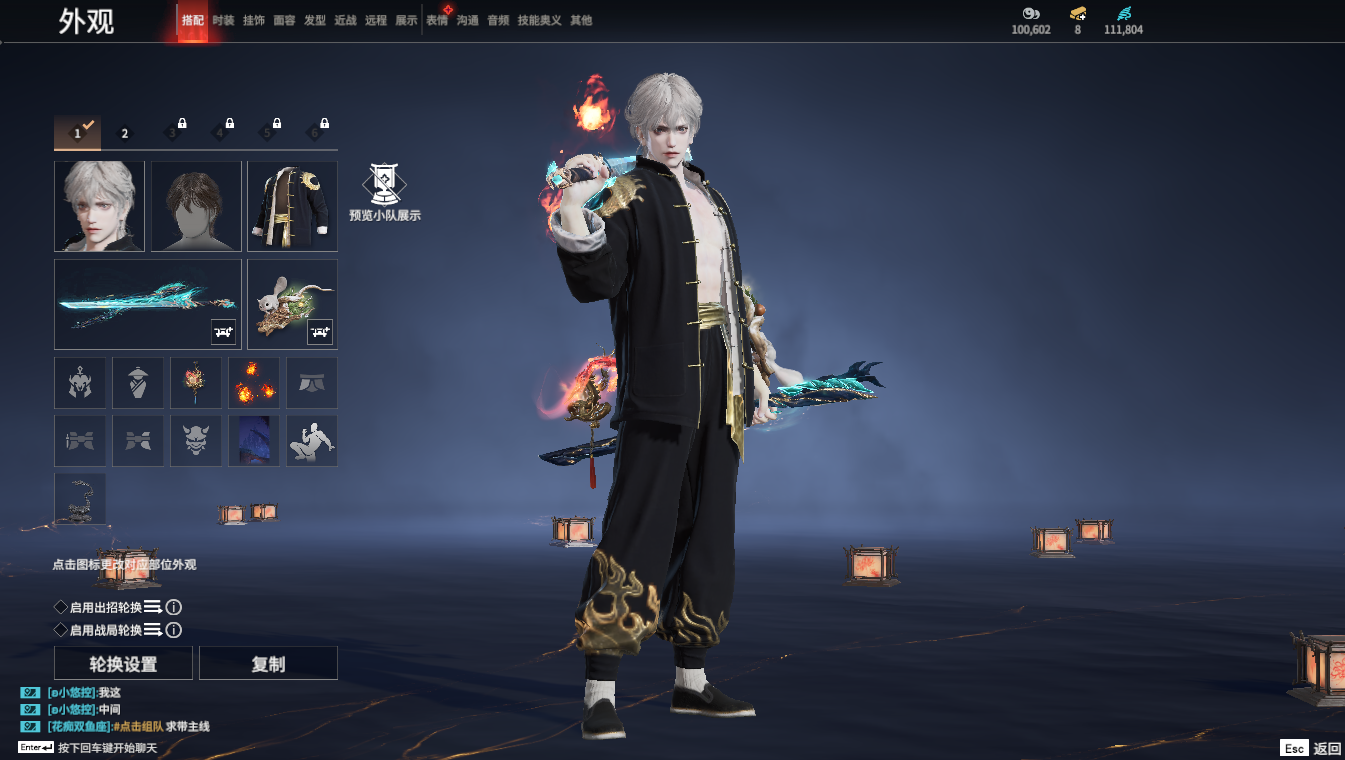
Task: Toggle 启用出招轮换 checkbox
Action: pyautogui.click(x=61, y=607)
